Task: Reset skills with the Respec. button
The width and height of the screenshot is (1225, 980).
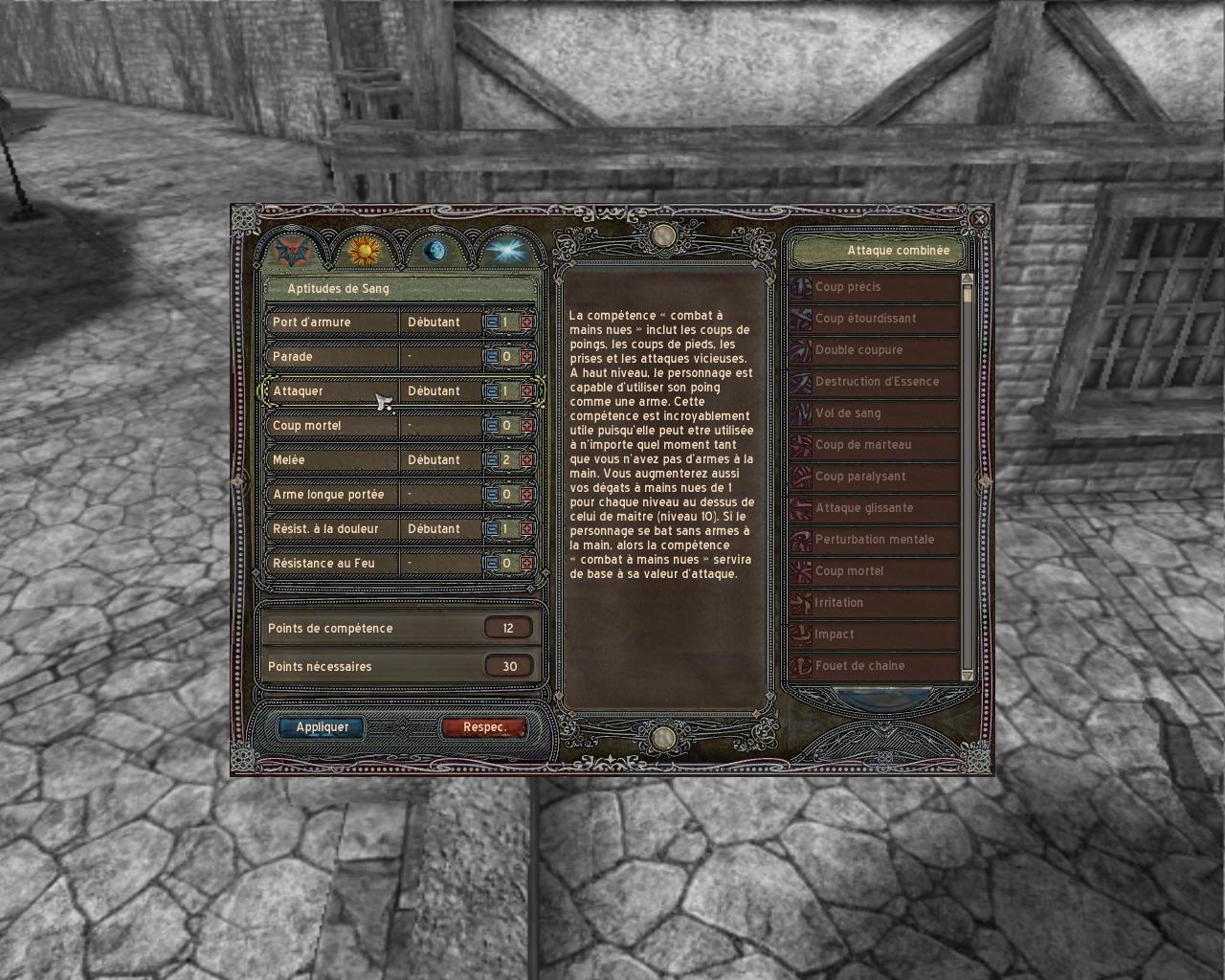Action: (484, 727)
